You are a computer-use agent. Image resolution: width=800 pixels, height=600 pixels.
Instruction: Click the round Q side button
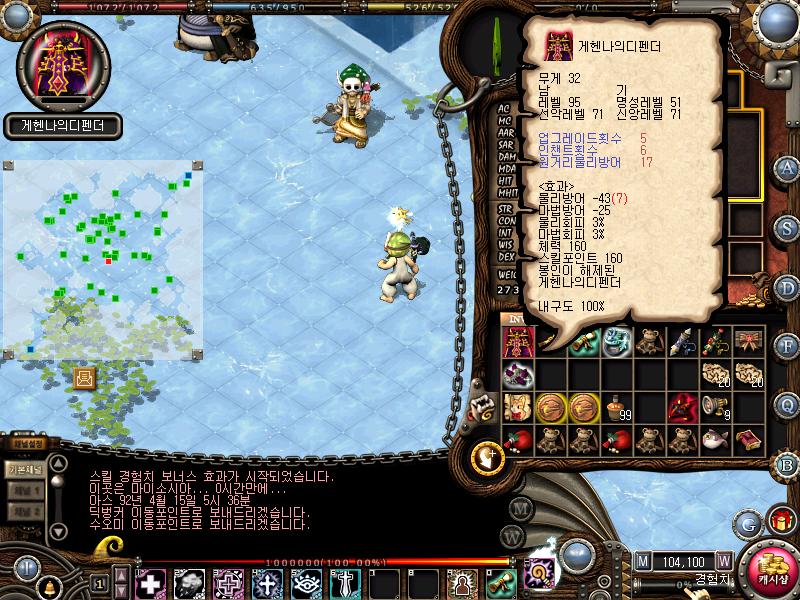[x=787, y=404]
